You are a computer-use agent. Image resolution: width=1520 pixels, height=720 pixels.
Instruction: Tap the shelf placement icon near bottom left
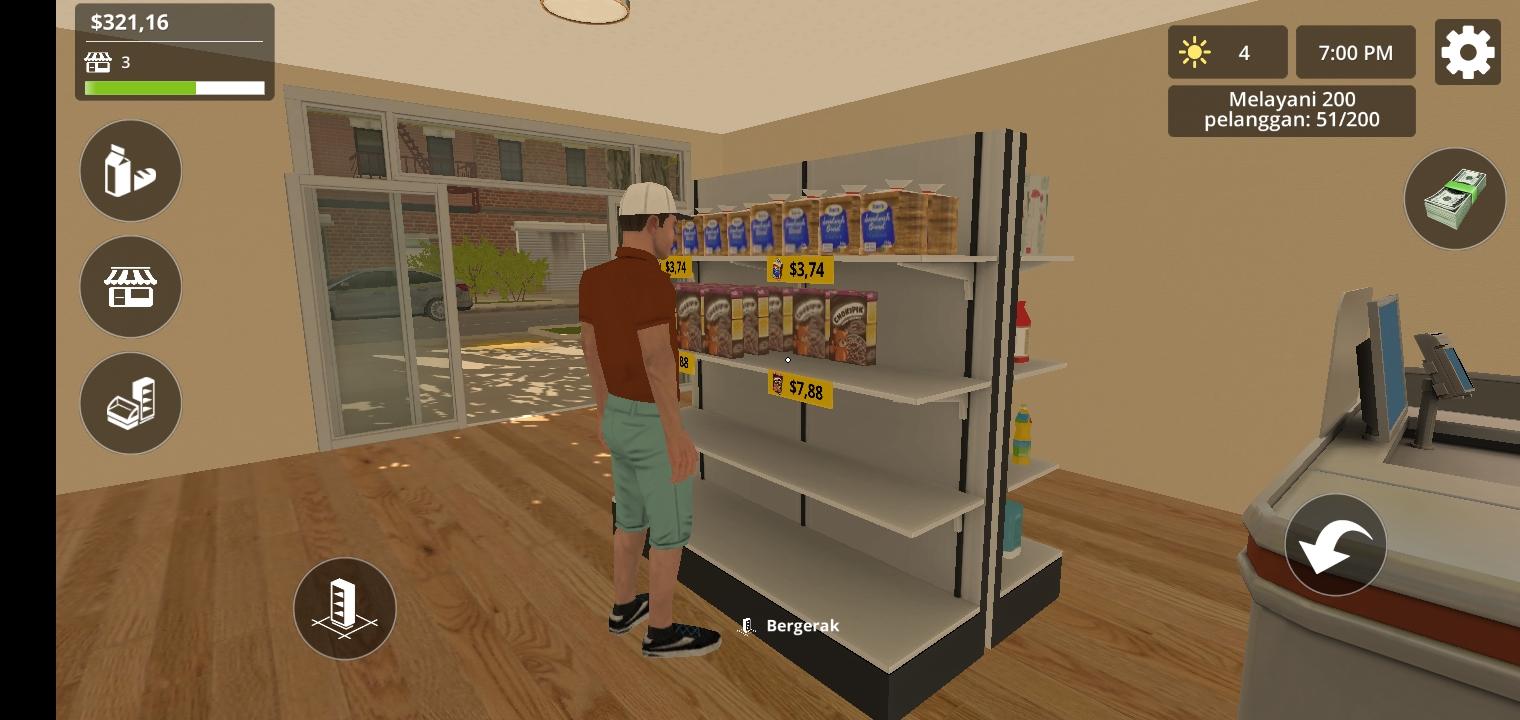click(345, 608)
